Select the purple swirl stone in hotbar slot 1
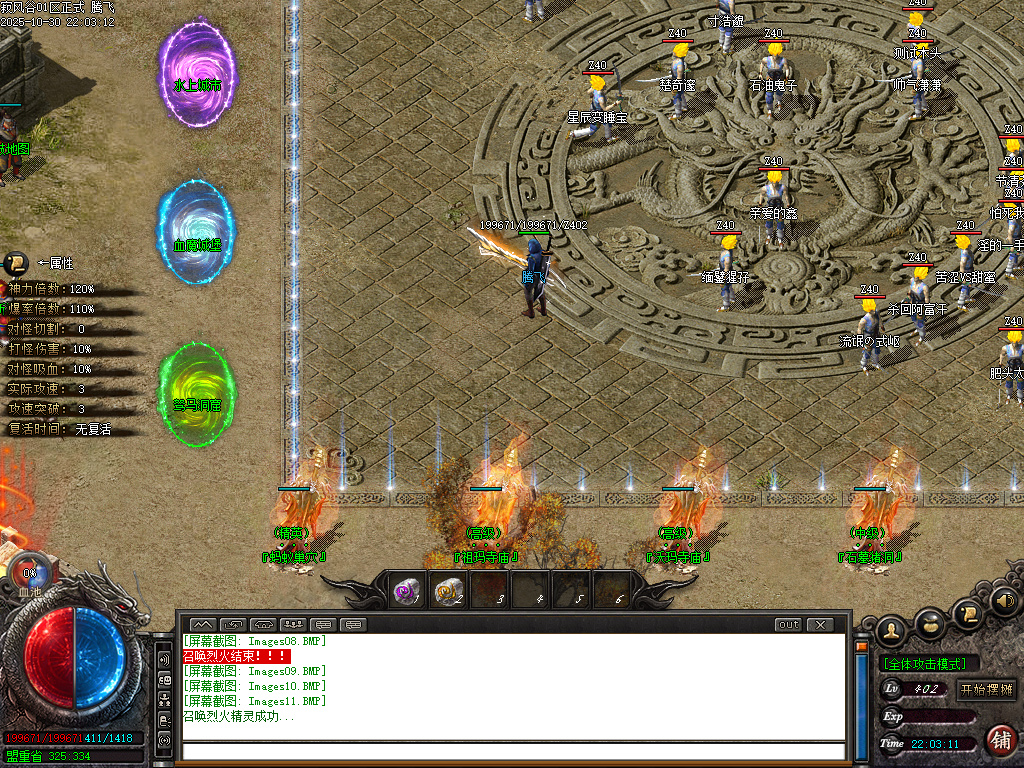This screenshot has height=768, width=1024. click(x=407, y=592)
